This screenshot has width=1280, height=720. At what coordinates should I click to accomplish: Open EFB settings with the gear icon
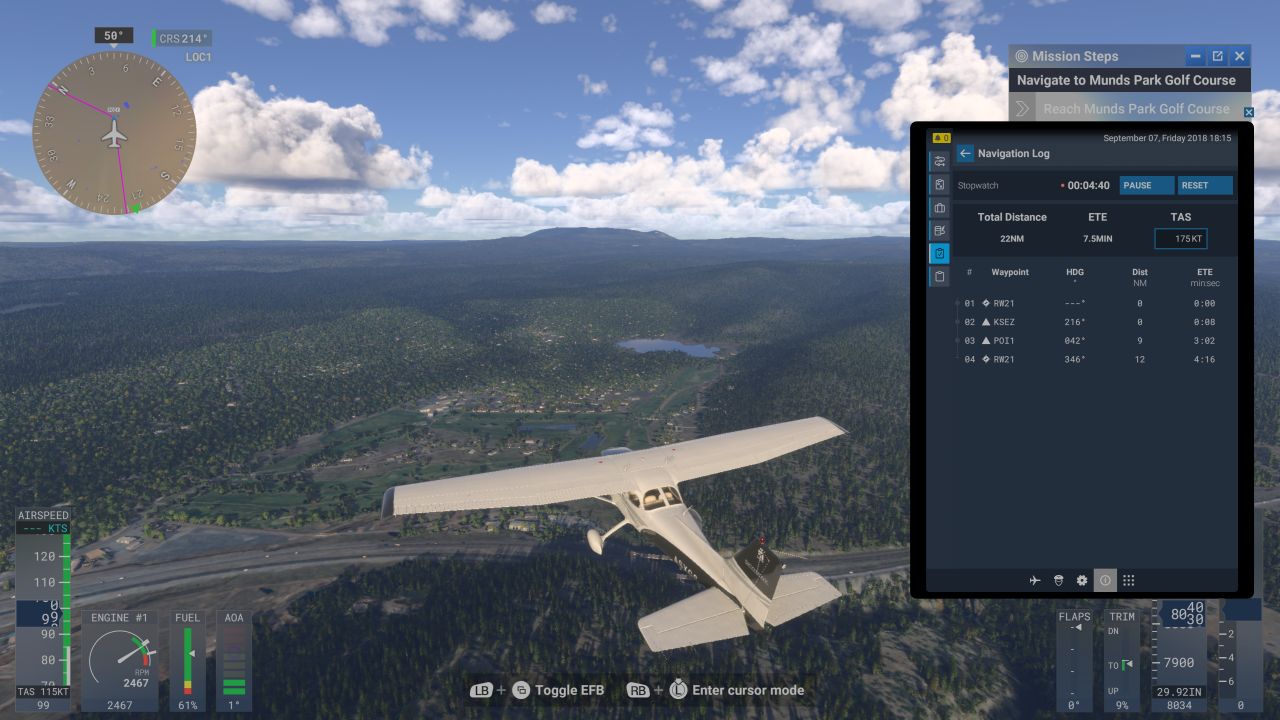pos(1081,580)
